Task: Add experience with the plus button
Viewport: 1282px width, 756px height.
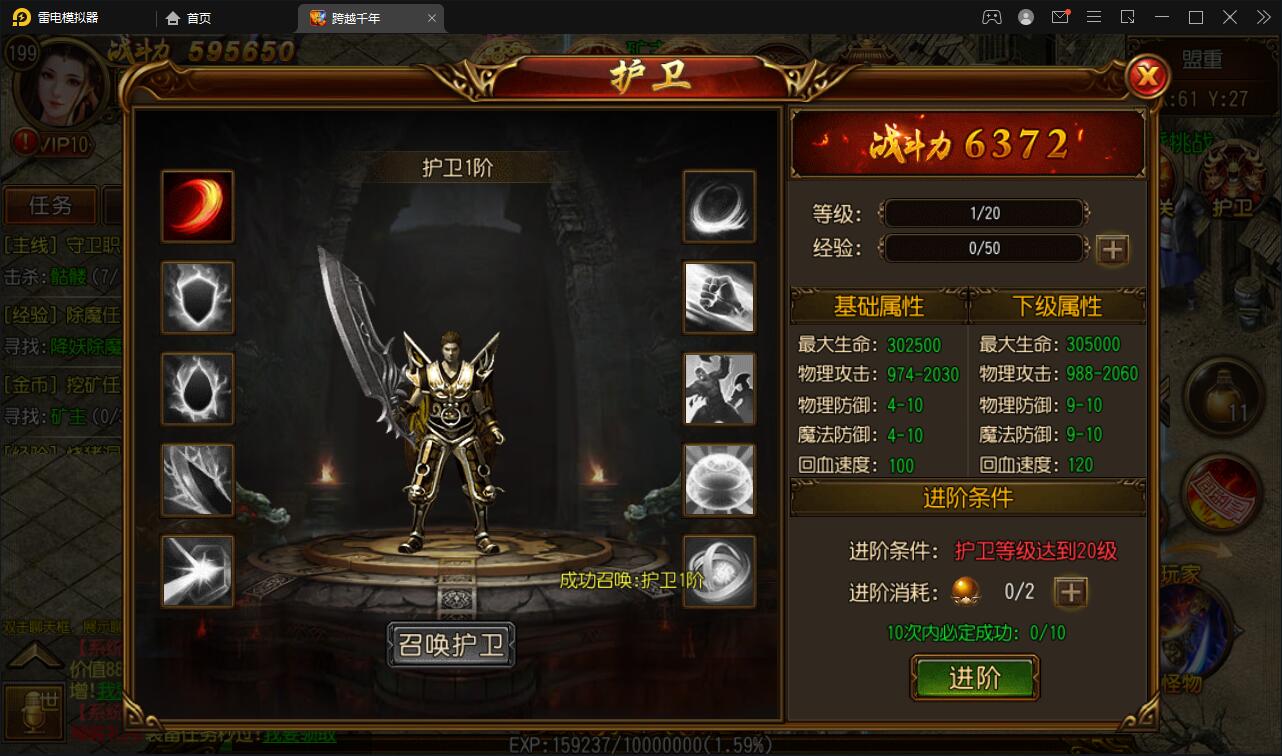Action: coord(1112,249)
